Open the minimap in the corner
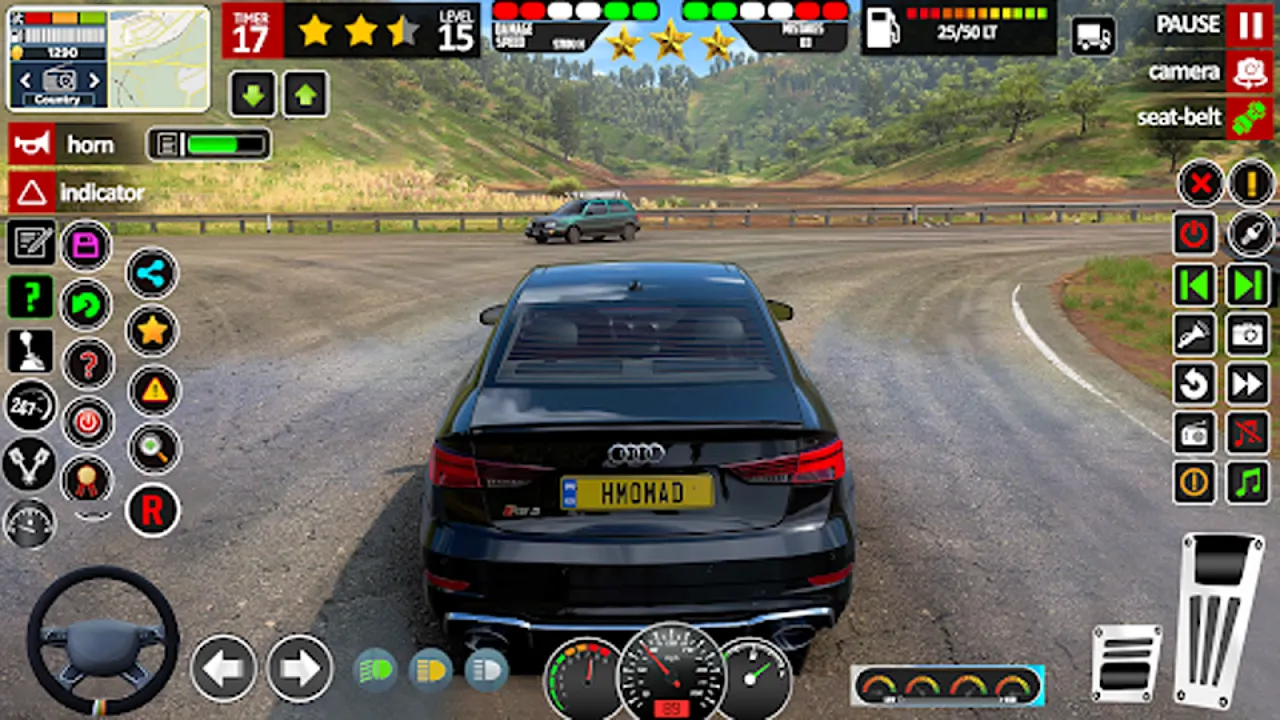This screenshot has height=720, width=1280. [x=158, y=58]
